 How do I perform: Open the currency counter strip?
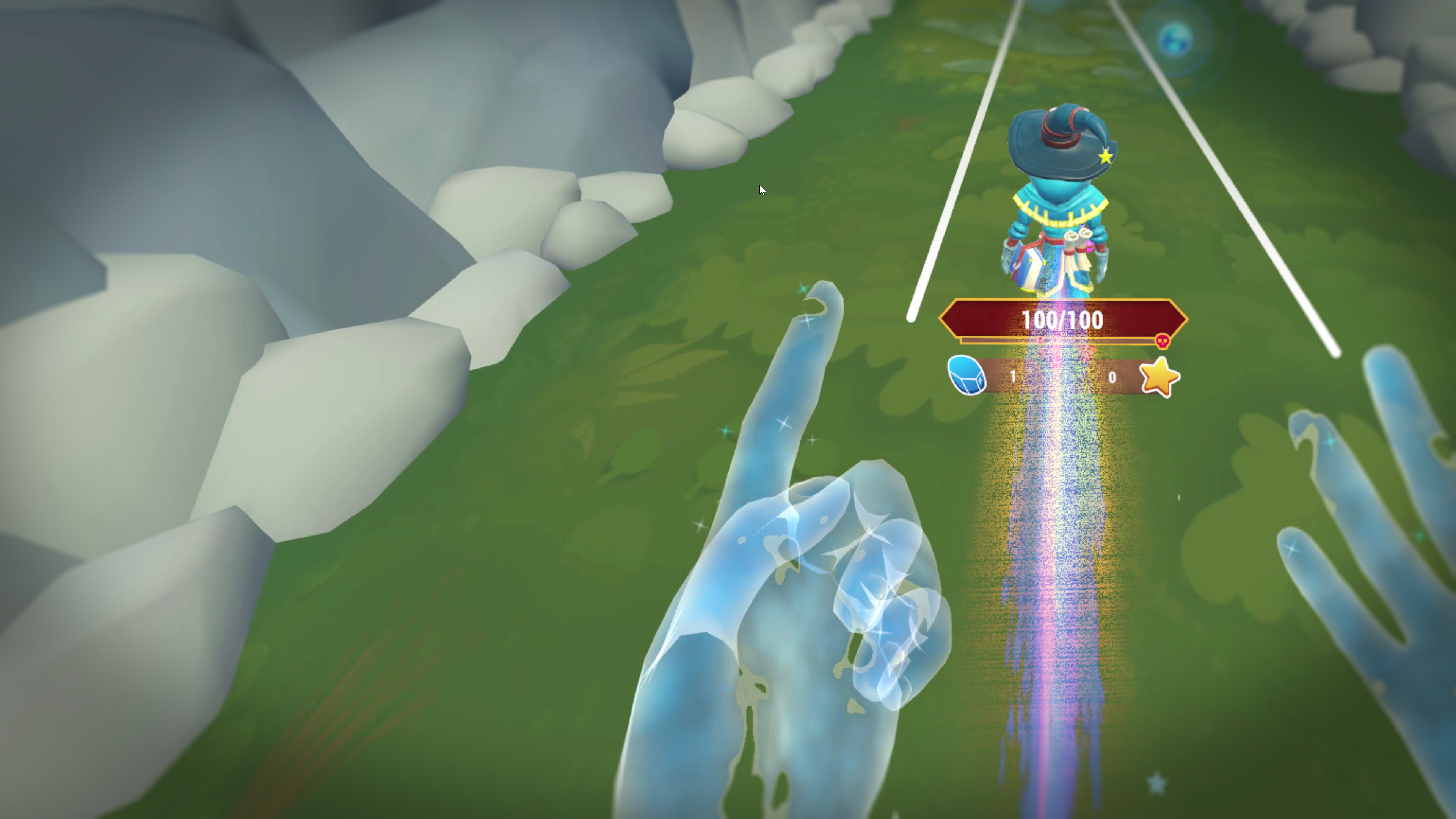tap(1062, 378)
